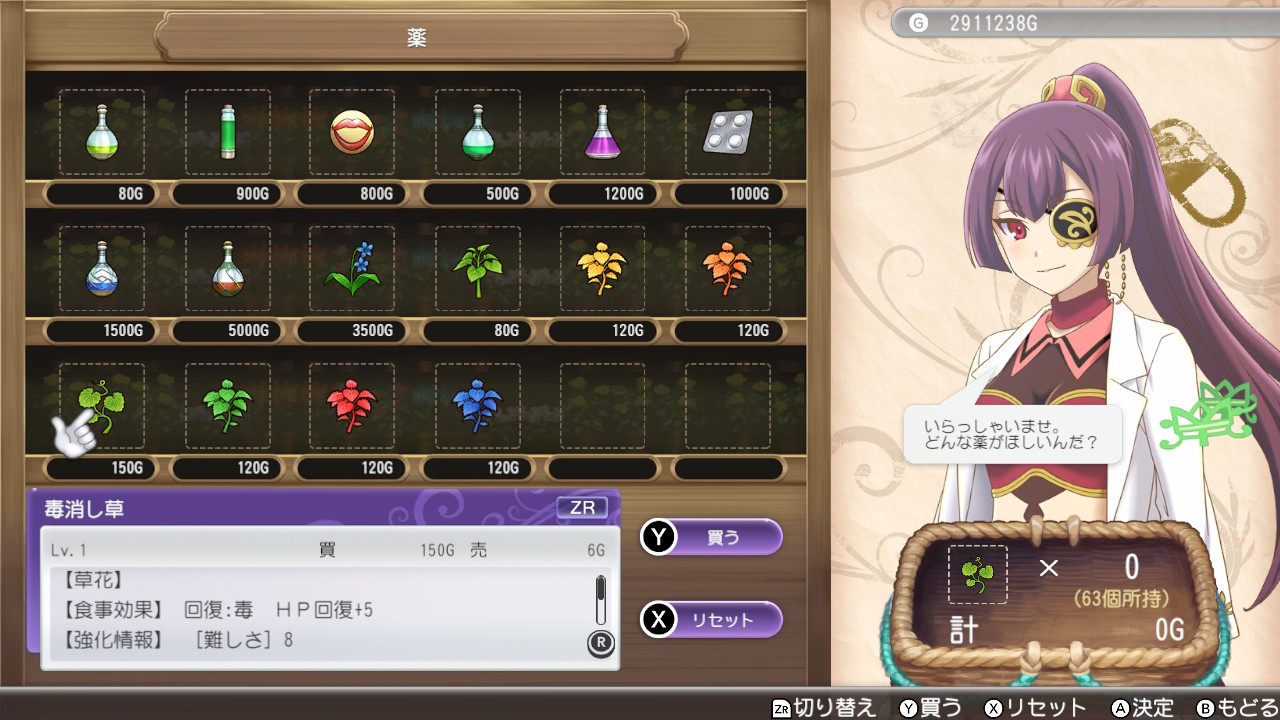
Task: Select the brown potion priced 5000G
Action: coord(226,270)
